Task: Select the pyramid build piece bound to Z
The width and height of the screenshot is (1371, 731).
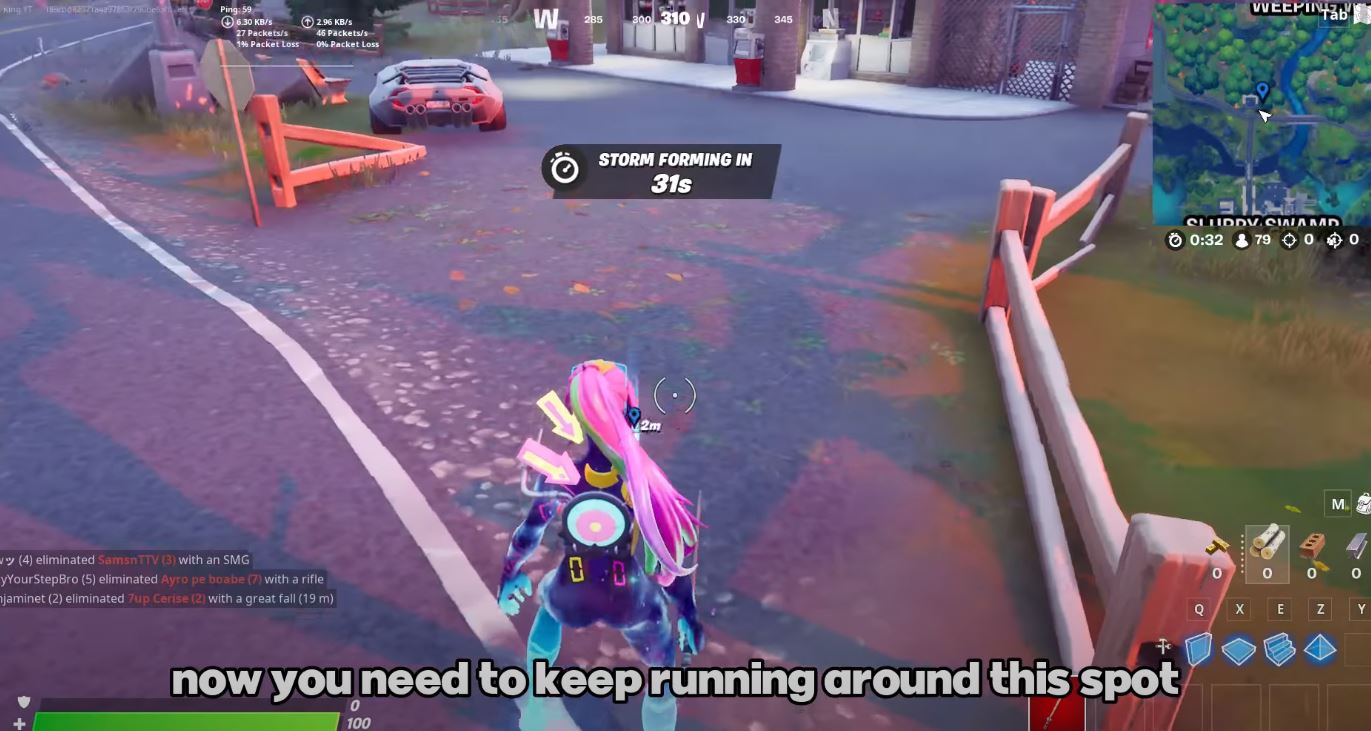Action: tap(1322, 651)
